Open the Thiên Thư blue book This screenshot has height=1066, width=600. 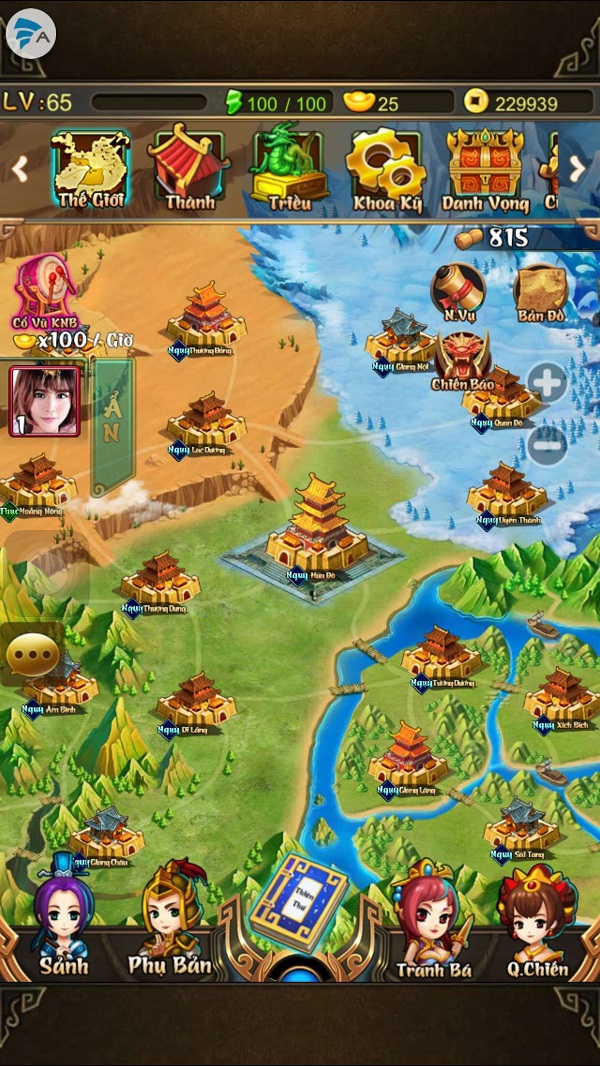coord(297,902)
